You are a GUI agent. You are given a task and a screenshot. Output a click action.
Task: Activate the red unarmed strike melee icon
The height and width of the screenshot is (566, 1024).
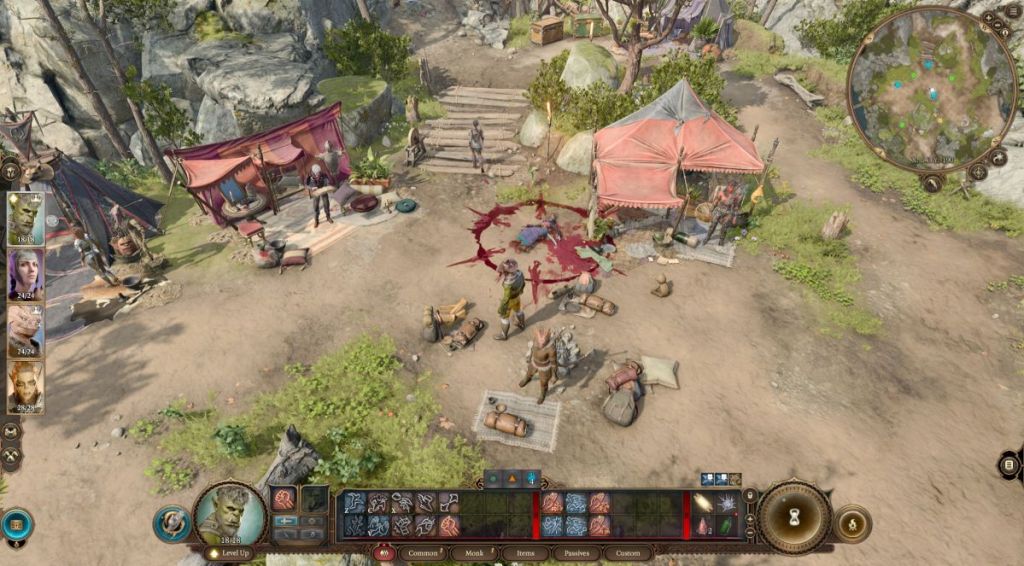tap(283, 498)
